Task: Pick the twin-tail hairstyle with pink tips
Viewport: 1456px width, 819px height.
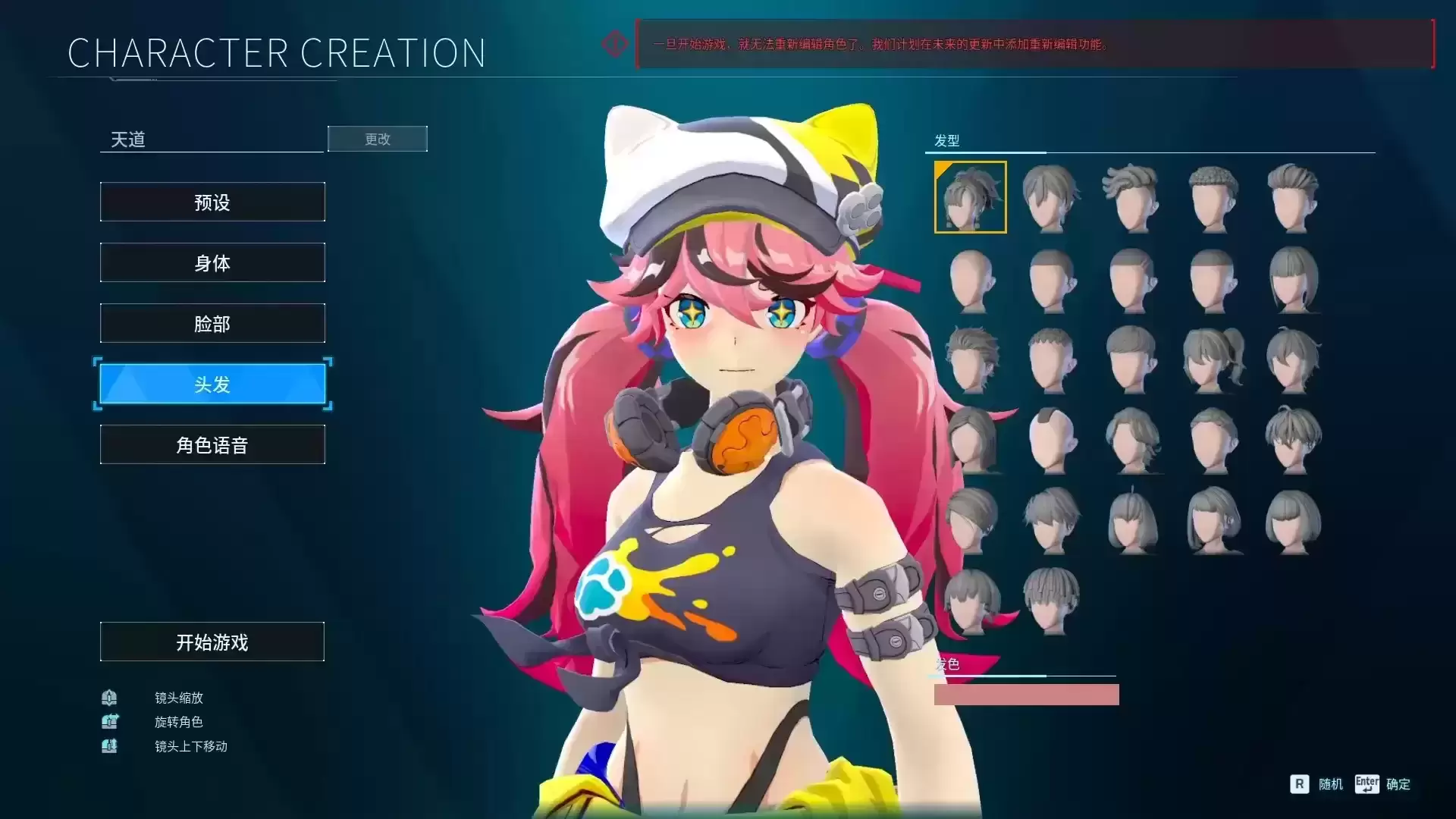Action: [x=974, y=601]
